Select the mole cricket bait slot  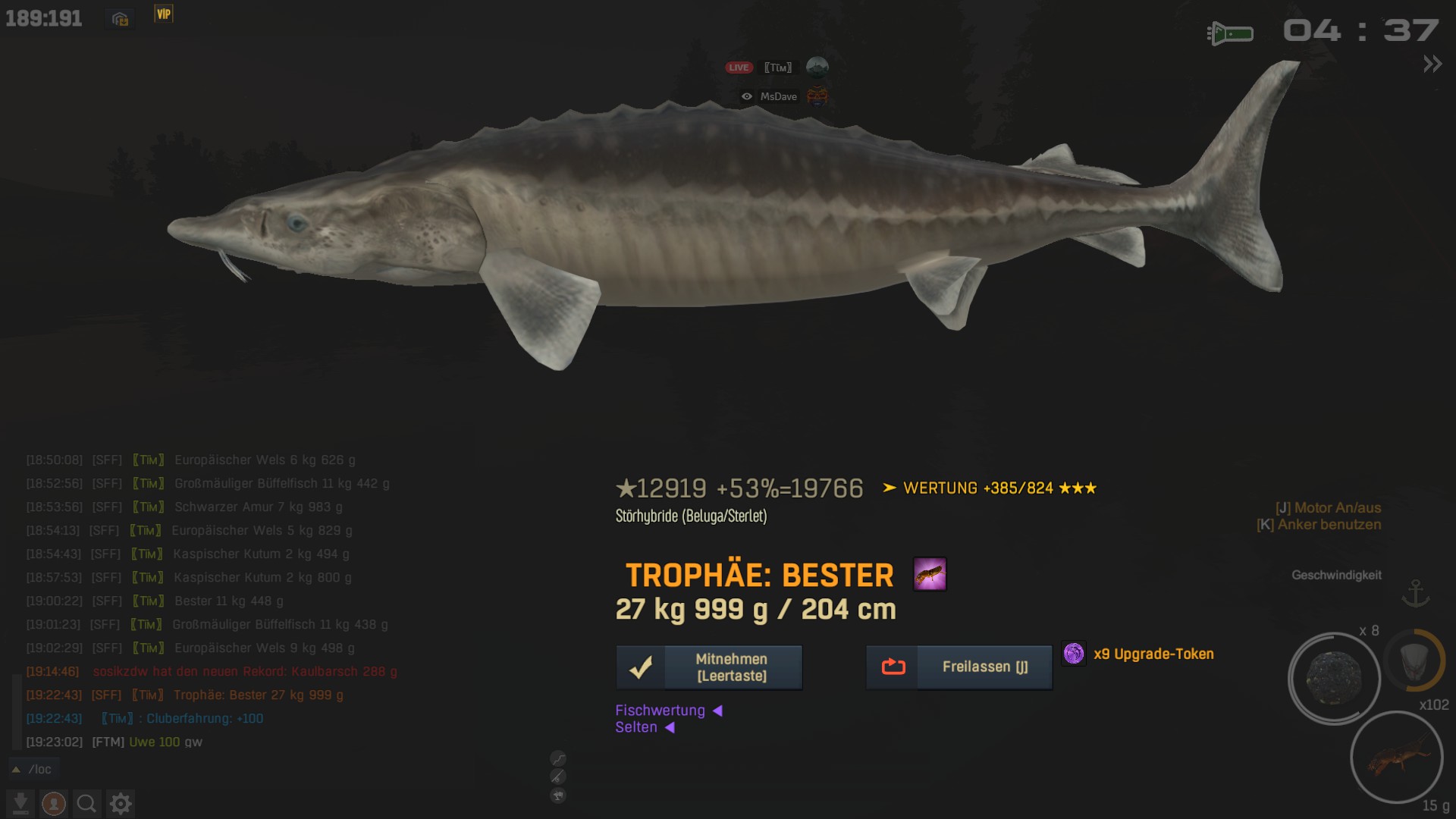point(1396,757)
